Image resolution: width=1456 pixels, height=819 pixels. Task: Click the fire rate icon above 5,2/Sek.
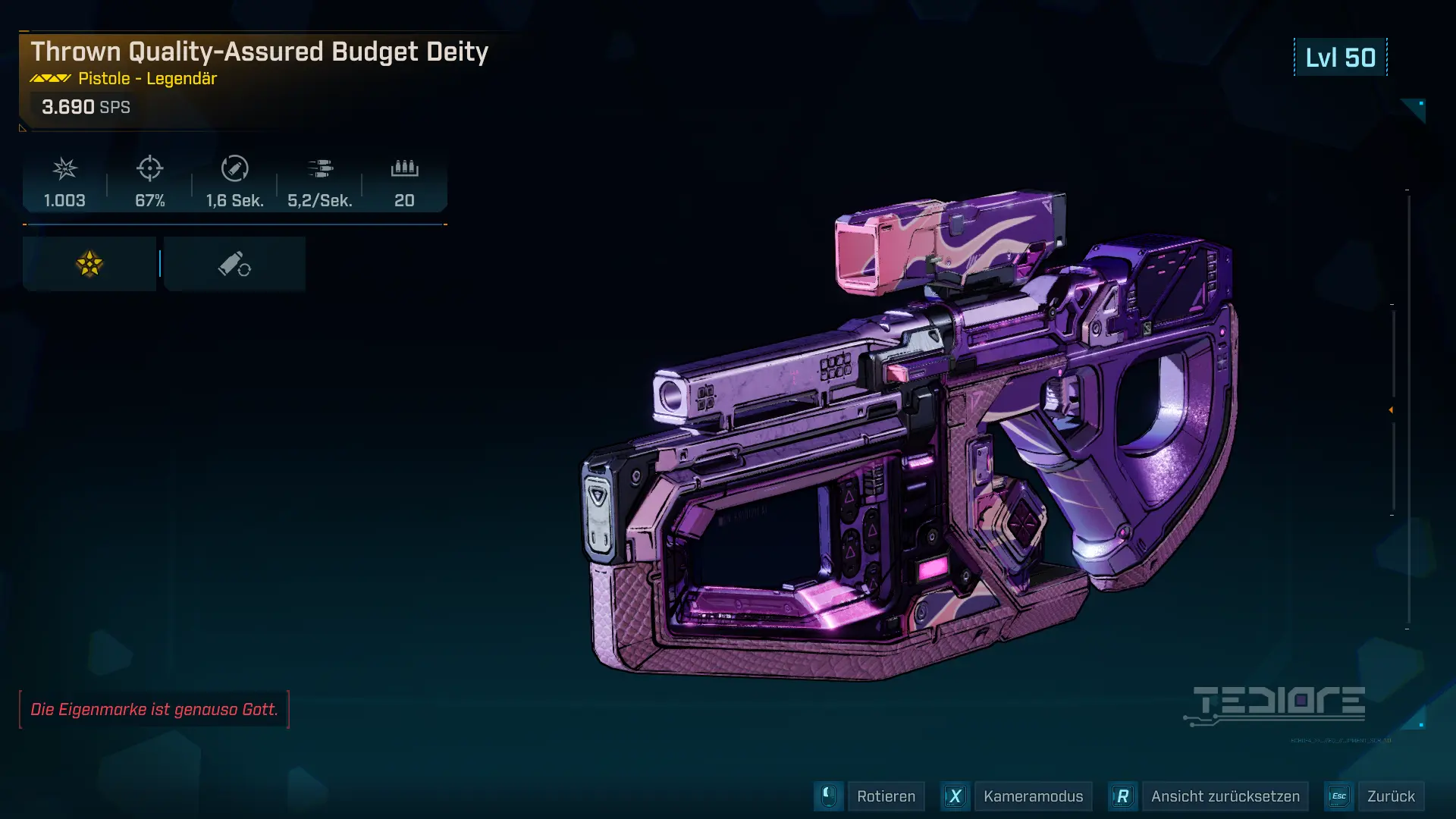tap(321, 169)
